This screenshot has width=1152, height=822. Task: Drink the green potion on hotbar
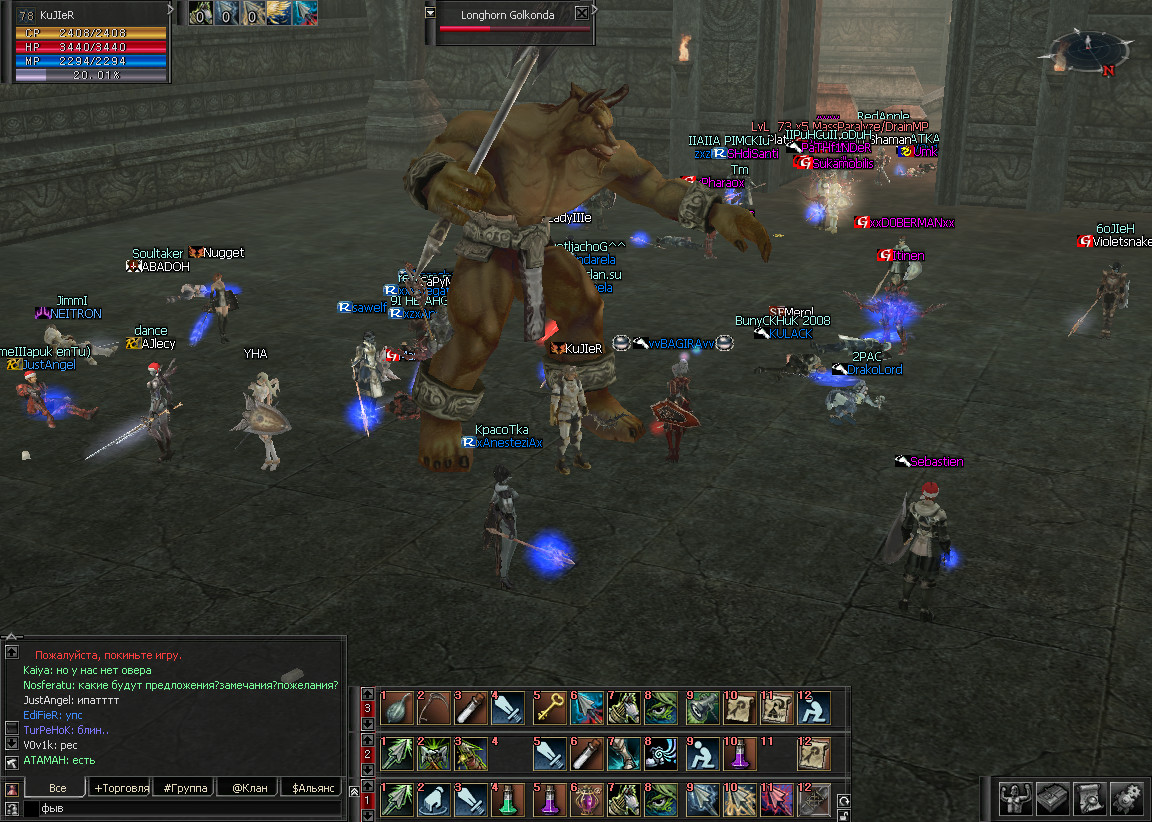pos(510,800)
